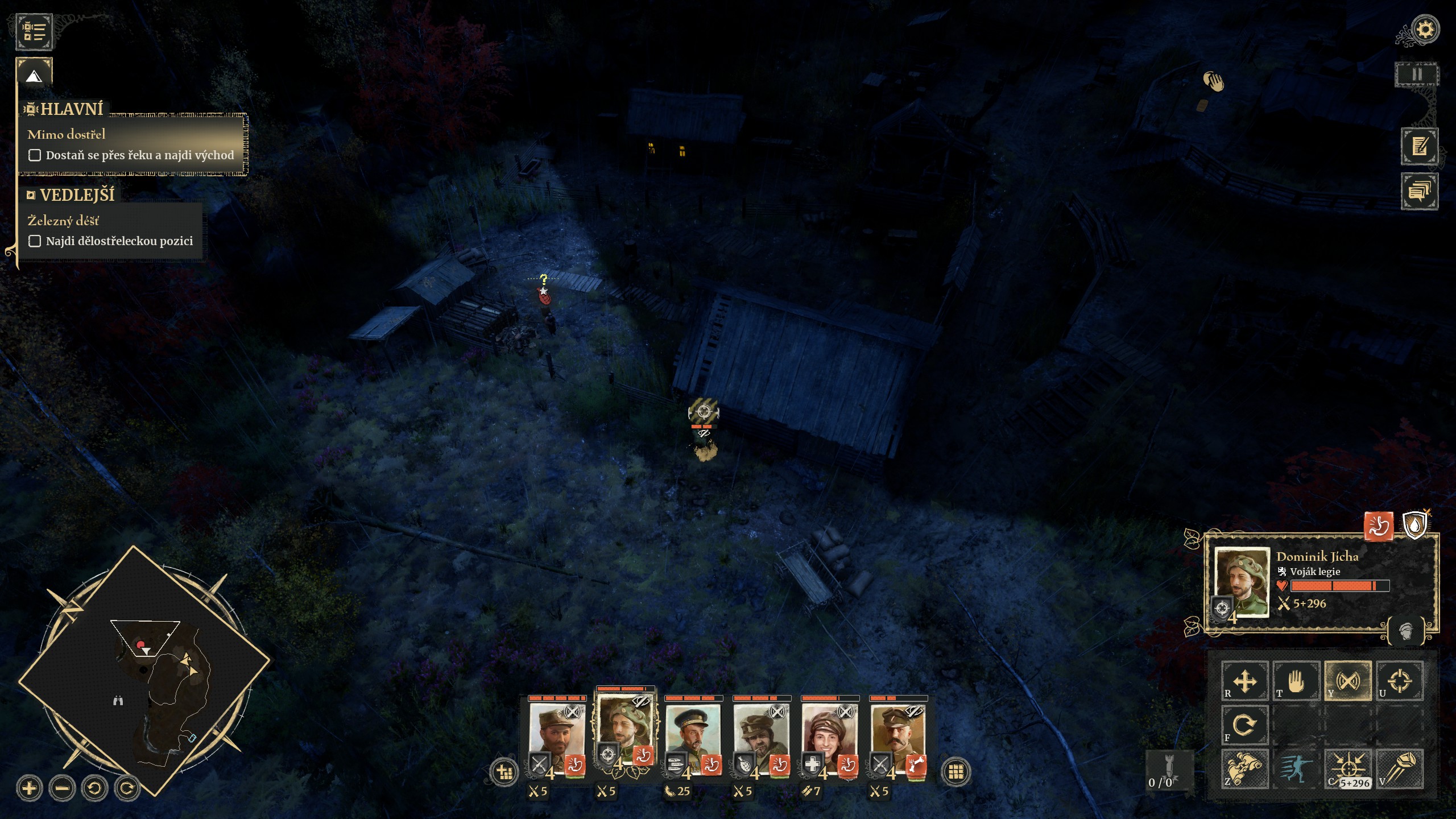Activate the halt hand command

[1296, 680]
